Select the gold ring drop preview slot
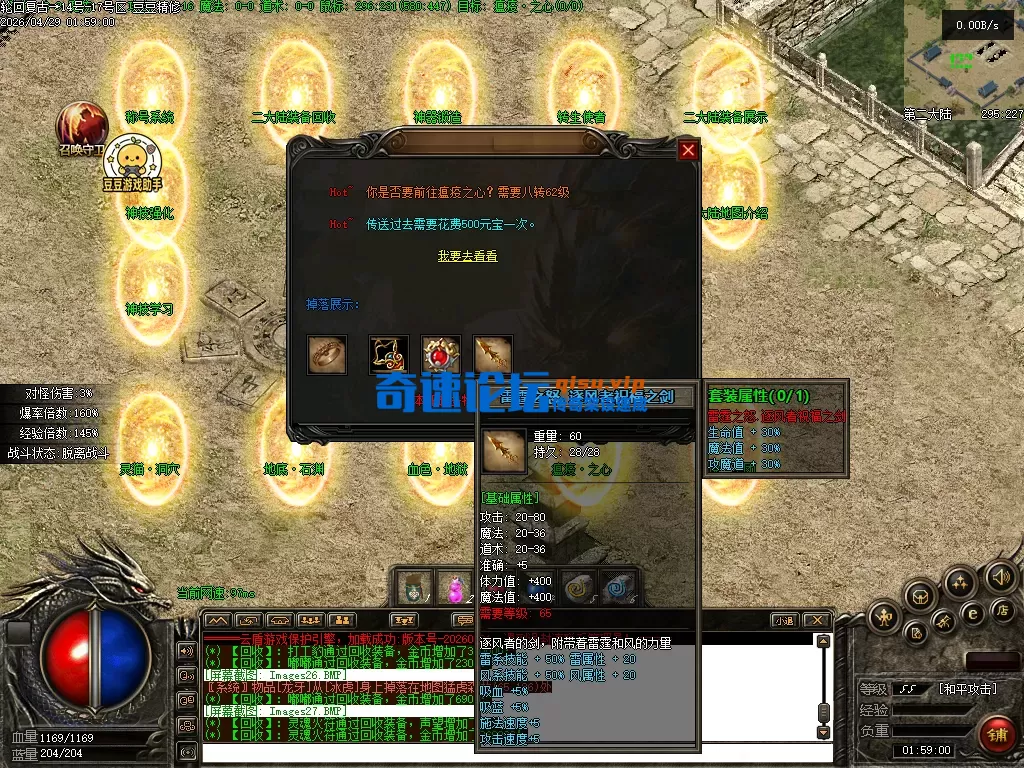Viewport: 1024px width, 768px height. tap(327, 354)
